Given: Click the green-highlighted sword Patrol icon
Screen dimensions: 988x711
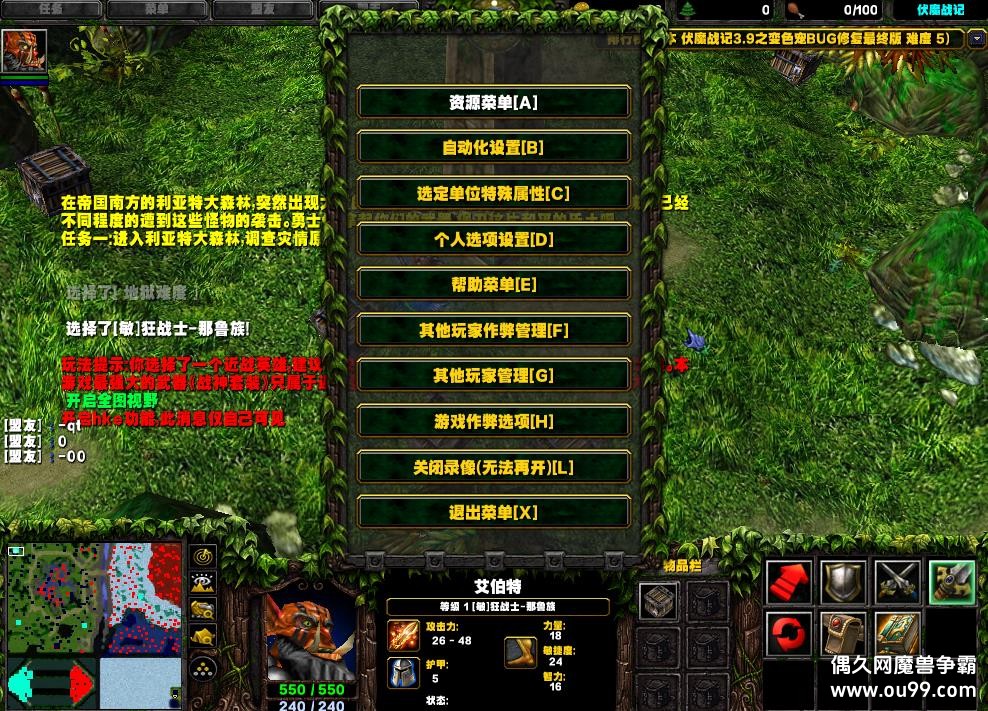Looking at the screenshot, I should (x=951, y=583).
